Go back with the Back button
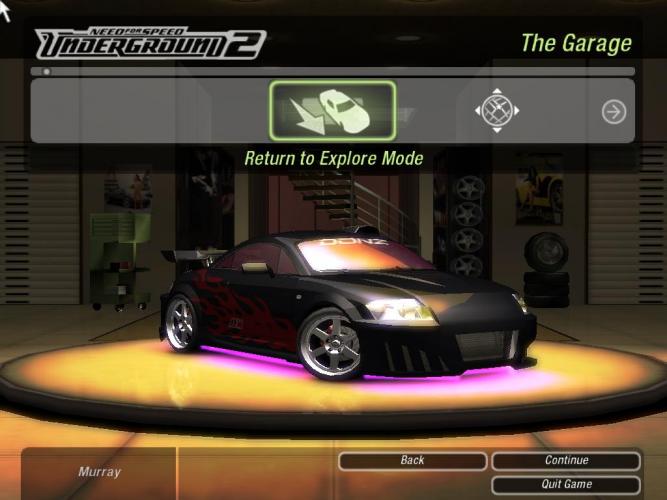 [x=412, y=461]
